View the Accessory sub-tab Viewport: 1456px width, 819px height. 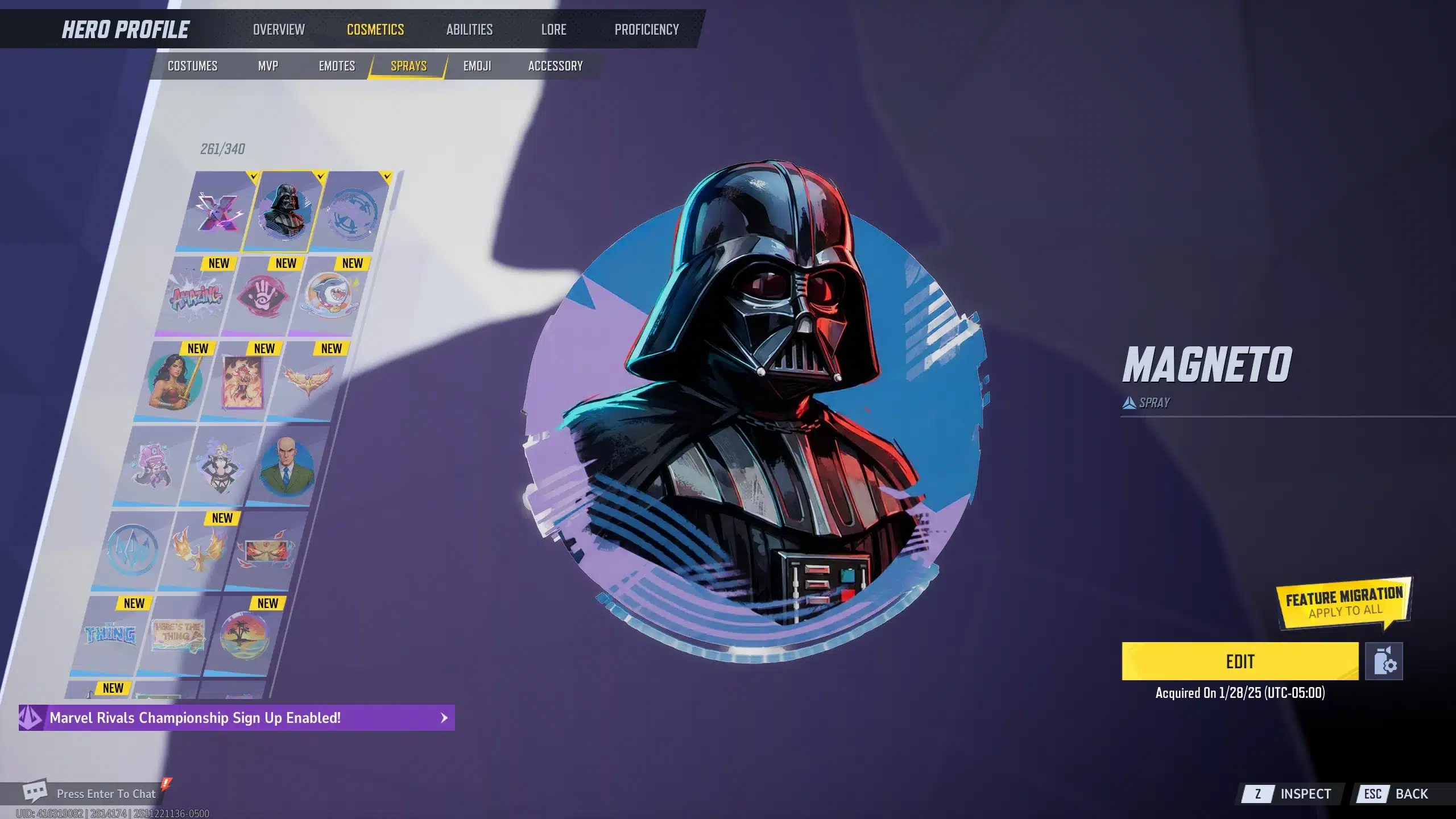555,66
